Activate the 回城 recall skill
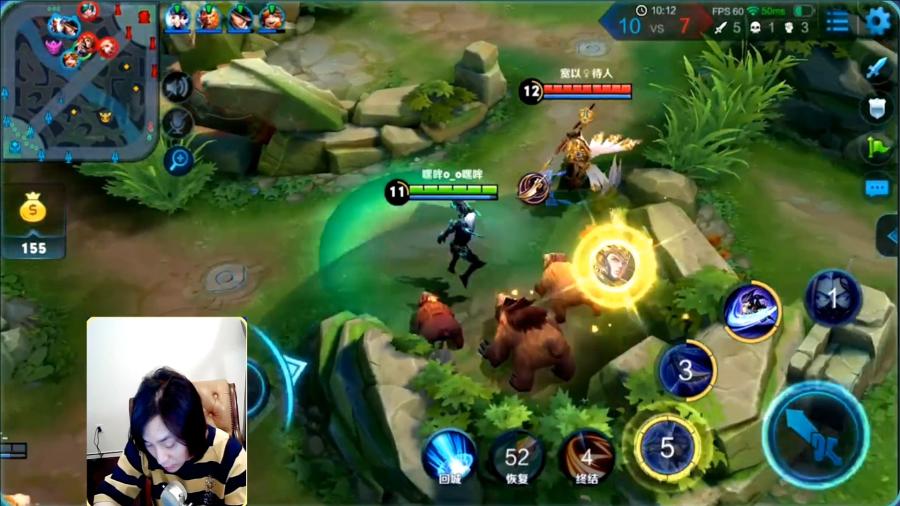This screenshot has width=900, height=506. (449, 455)
